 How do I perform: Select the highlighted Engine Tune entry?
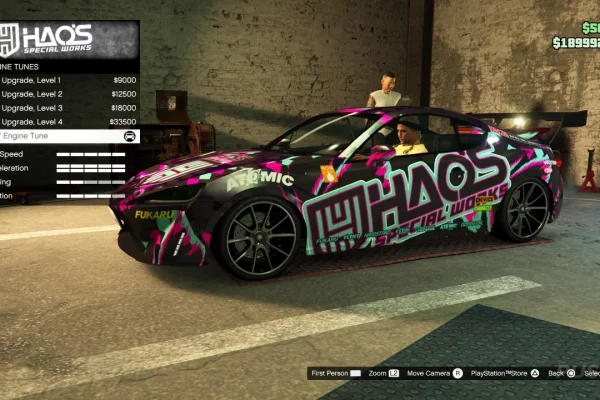[68, 136]
